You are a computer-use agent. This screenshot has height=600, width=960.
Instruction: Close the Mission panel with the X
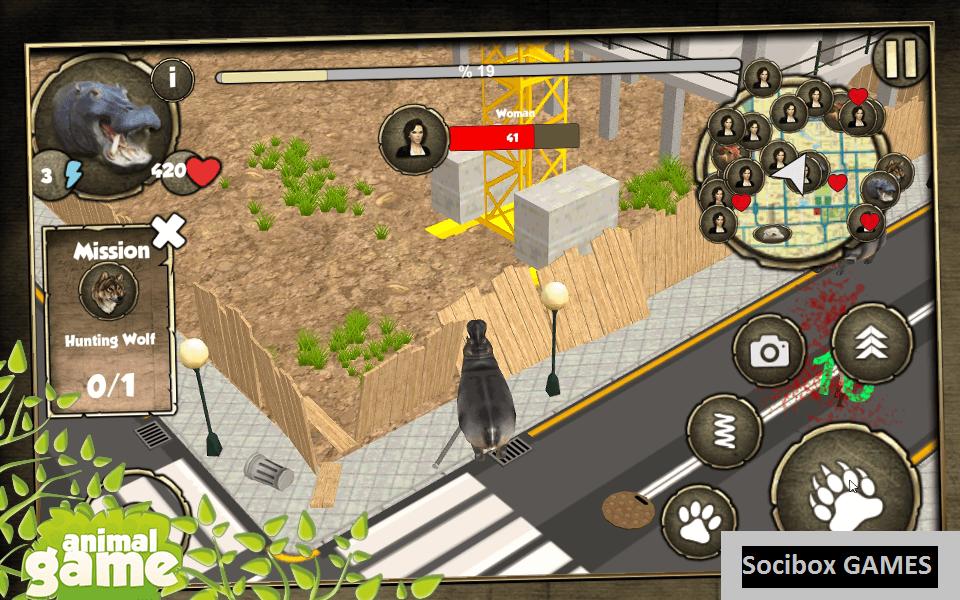click(x=168, y=232)
